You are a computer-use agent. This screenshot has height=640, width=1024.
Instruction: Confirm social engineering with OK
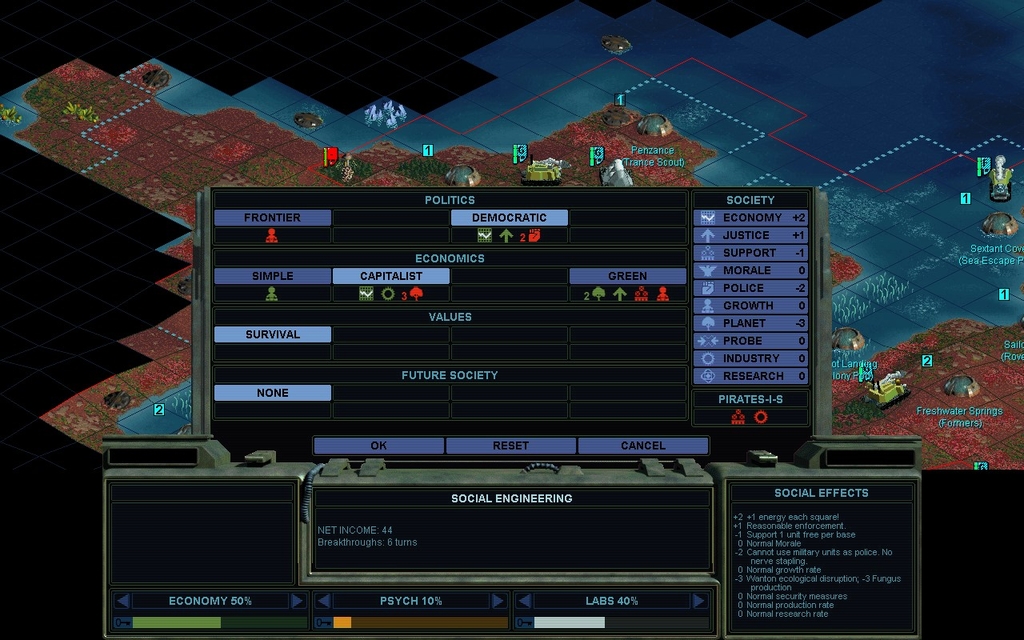point(378,445)
